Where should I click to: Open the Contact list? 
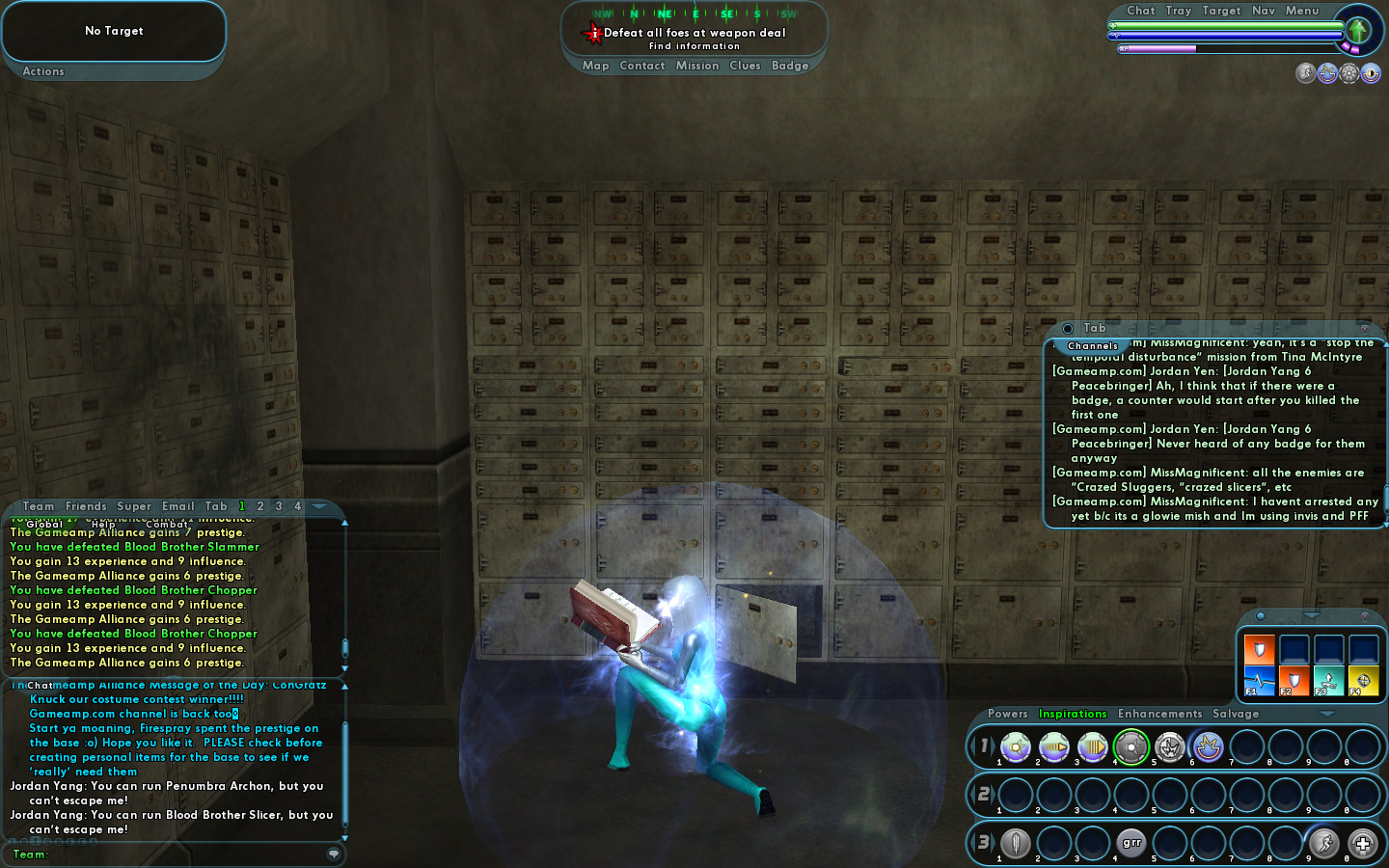641,66
